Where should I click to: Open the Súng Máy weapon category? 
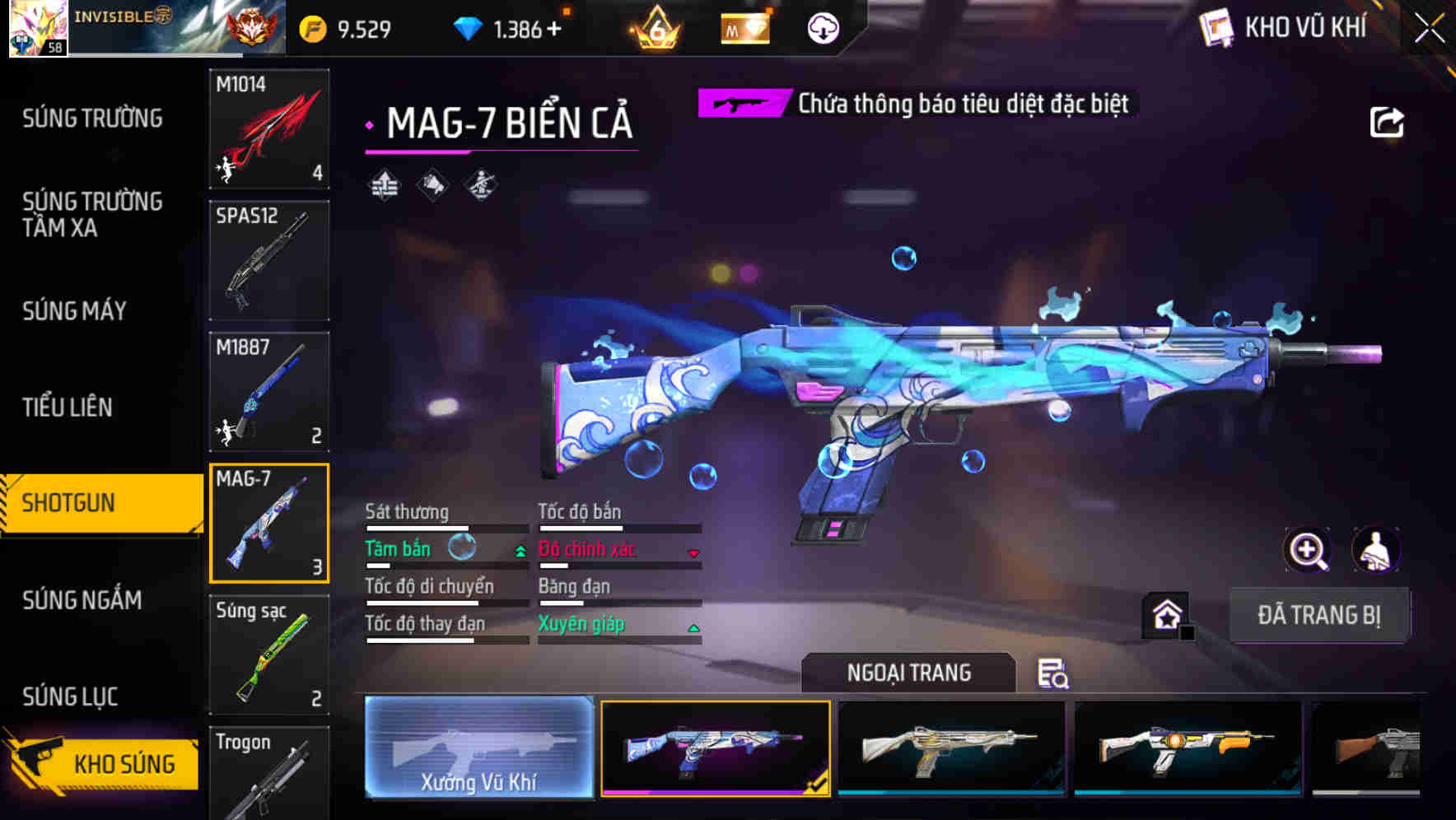tap(75, 311)
